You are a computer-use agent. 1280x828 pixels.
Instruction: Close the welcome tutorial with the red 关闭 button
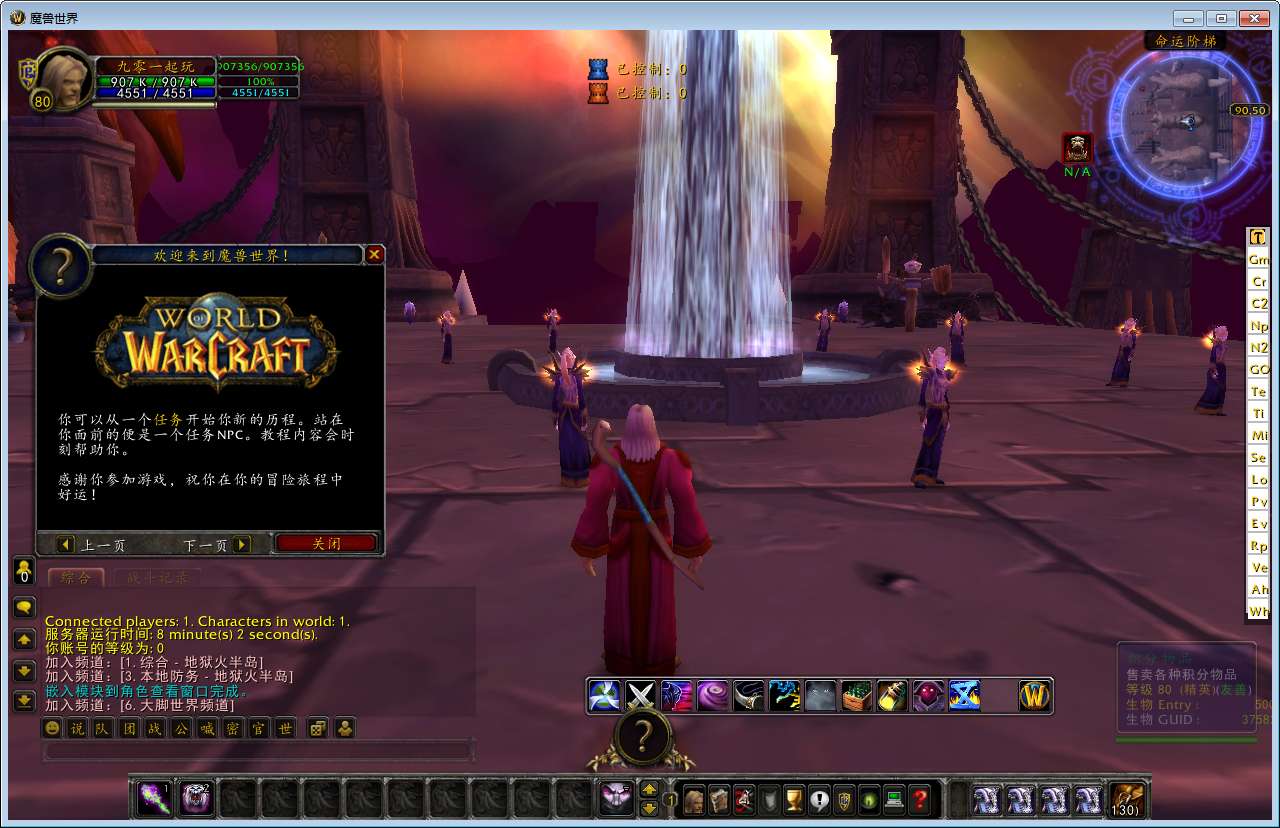pos(326,544)
